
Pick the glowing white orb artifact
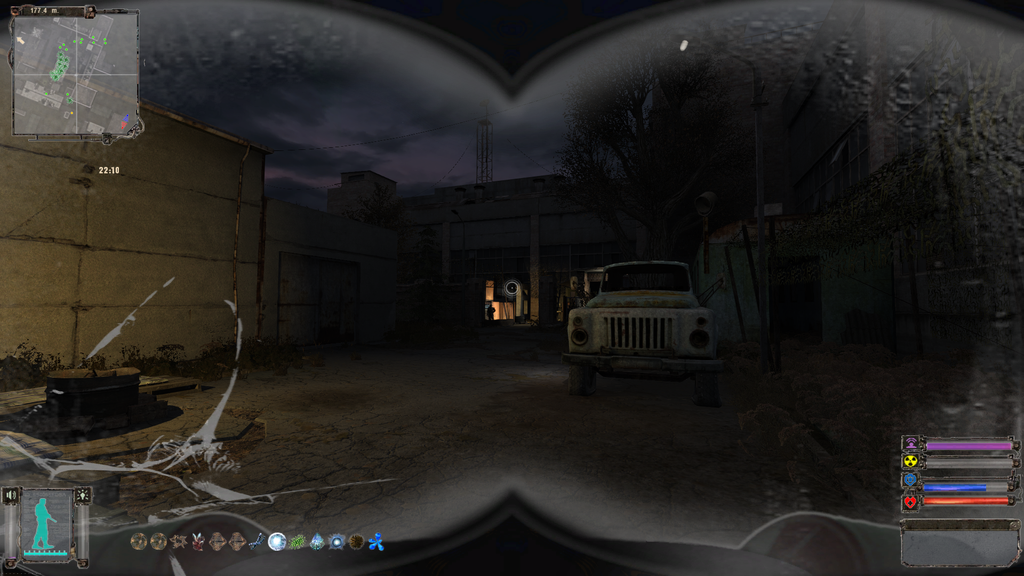tap(277, 542)
